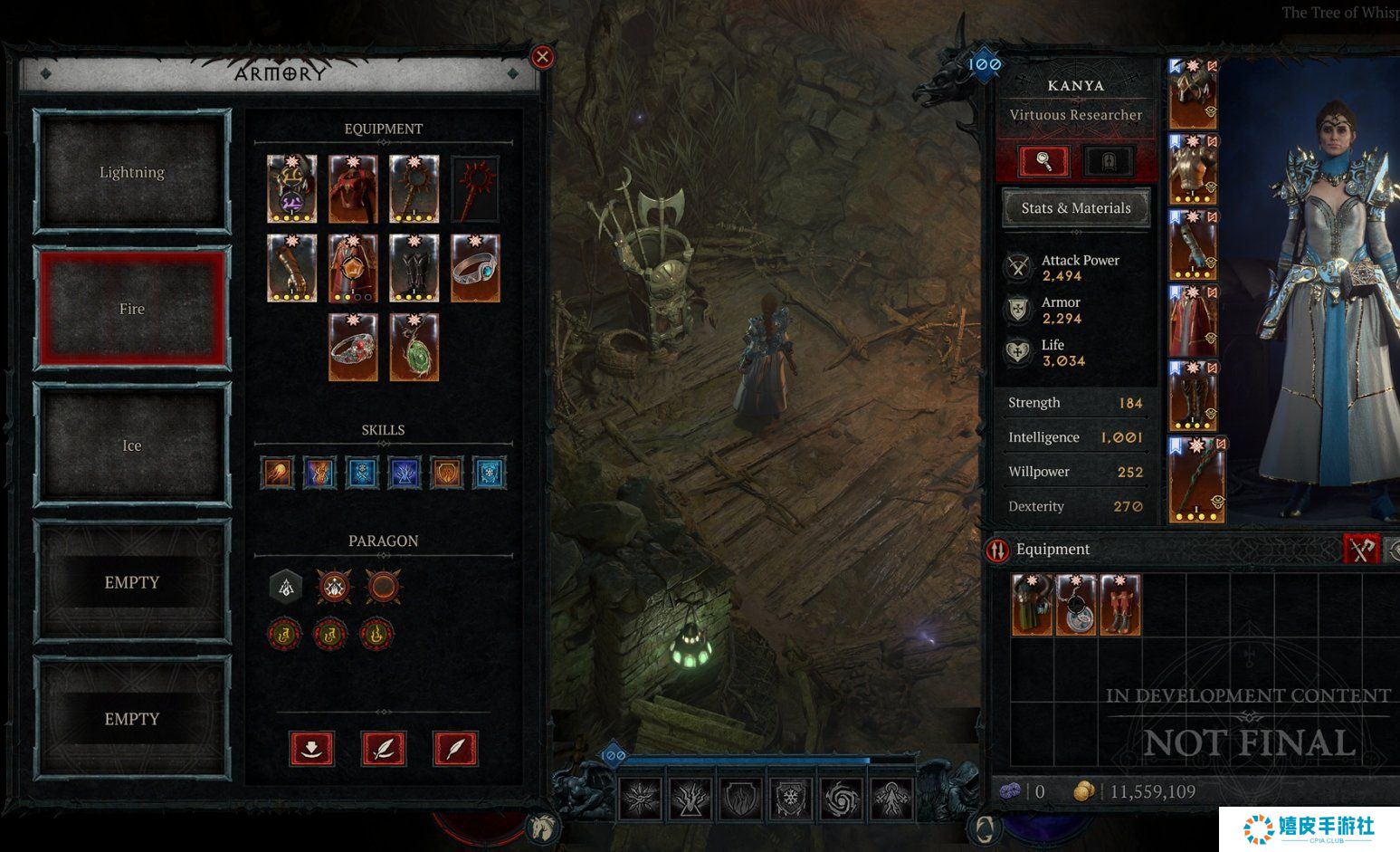Image resolution: width=1400 pixels, height=852 pixels.
Task: Open Stats & Materials
Action: (1076, 208)
